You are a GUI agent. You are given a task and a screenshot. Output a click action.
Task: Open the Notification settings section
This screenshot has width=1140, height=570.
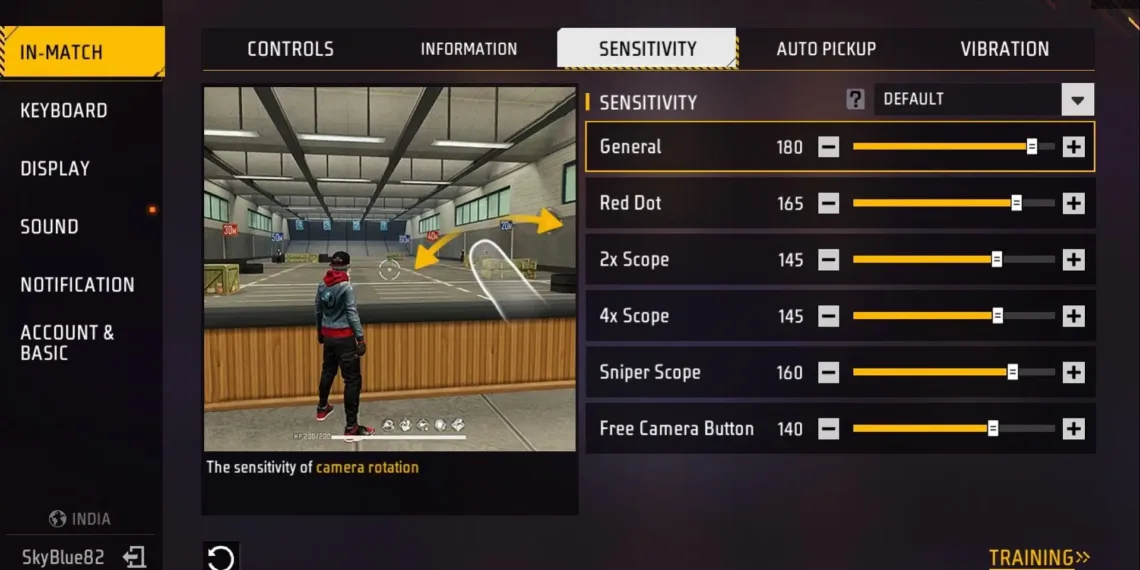click(77, 284)
